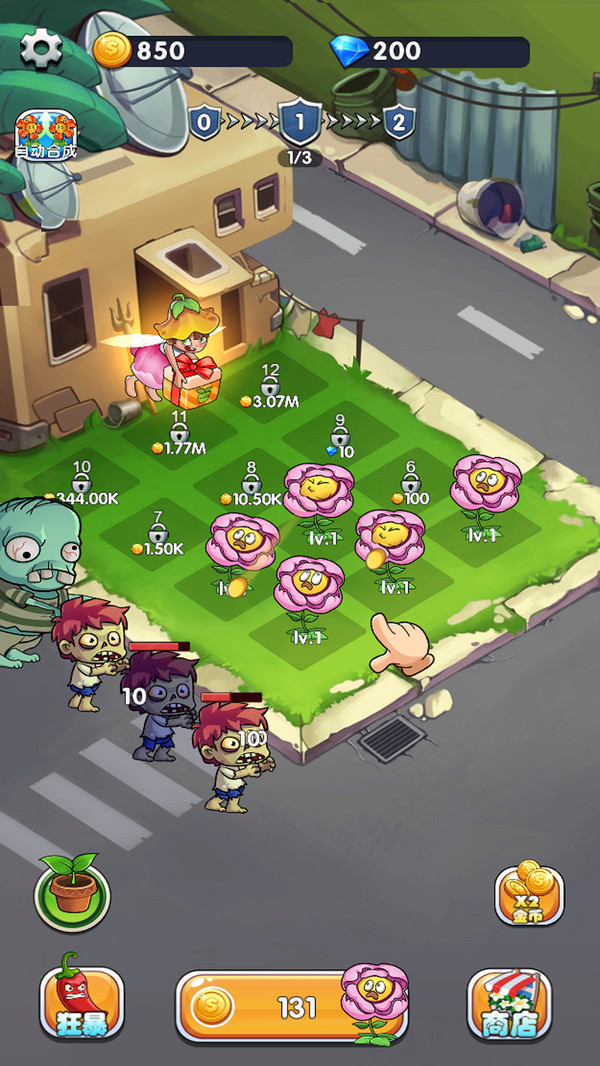
Task: Open the settings gear menu
Action: pyautogui.click(x=42, y=48)
